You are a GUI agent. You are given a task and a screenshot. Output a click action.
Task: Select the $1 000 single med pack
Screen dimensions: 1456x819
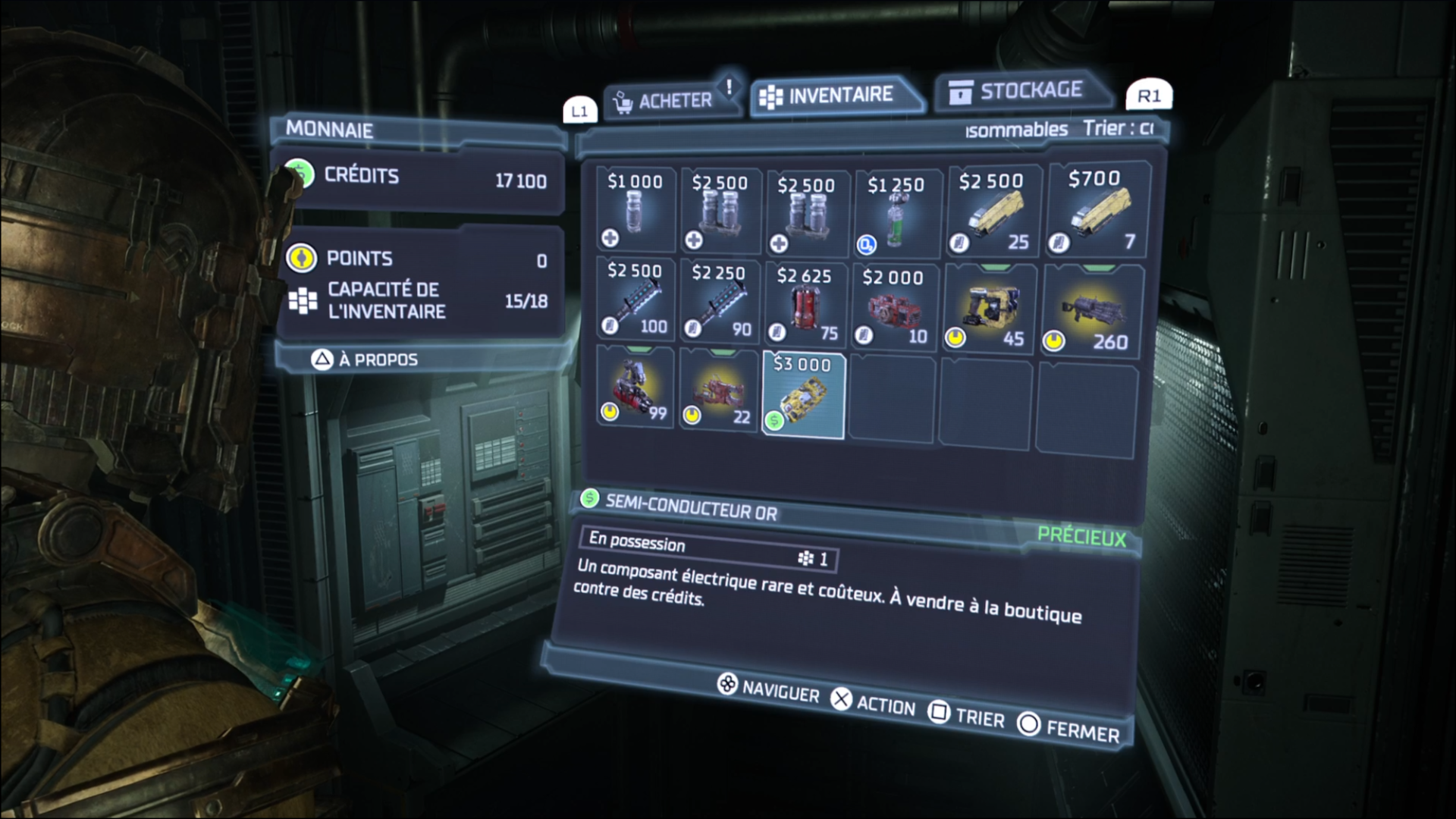pyautogui.click(x=635, y=210)
